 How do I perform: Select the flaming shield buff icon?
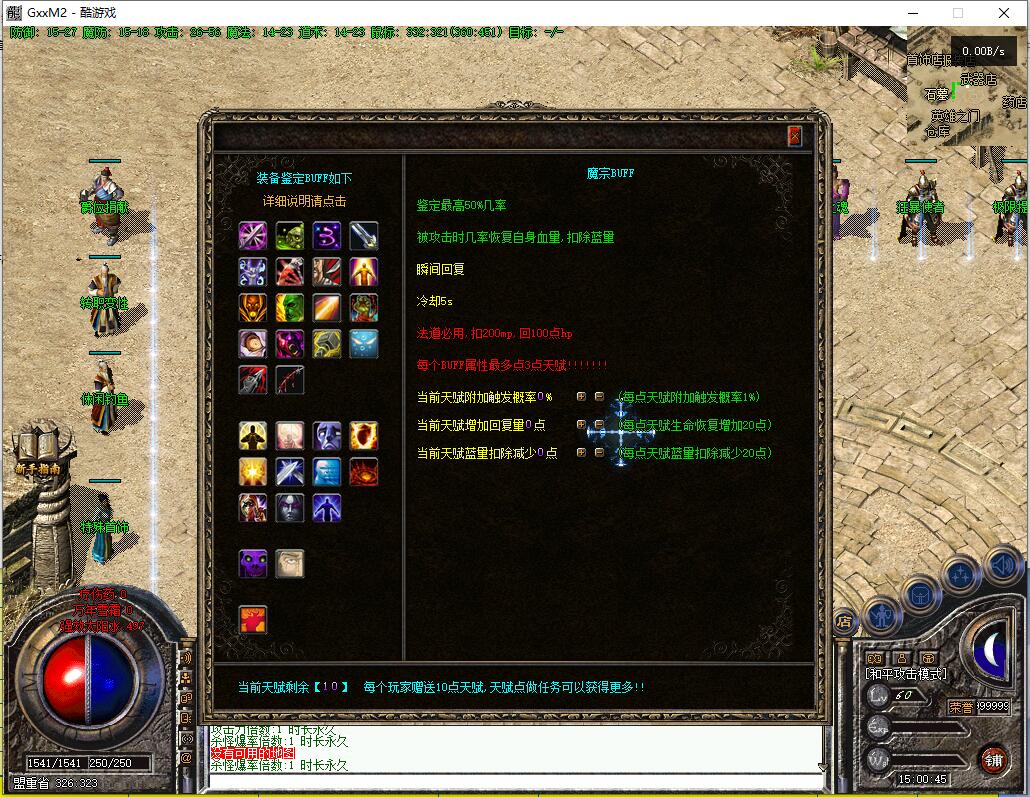coord(364,436)
